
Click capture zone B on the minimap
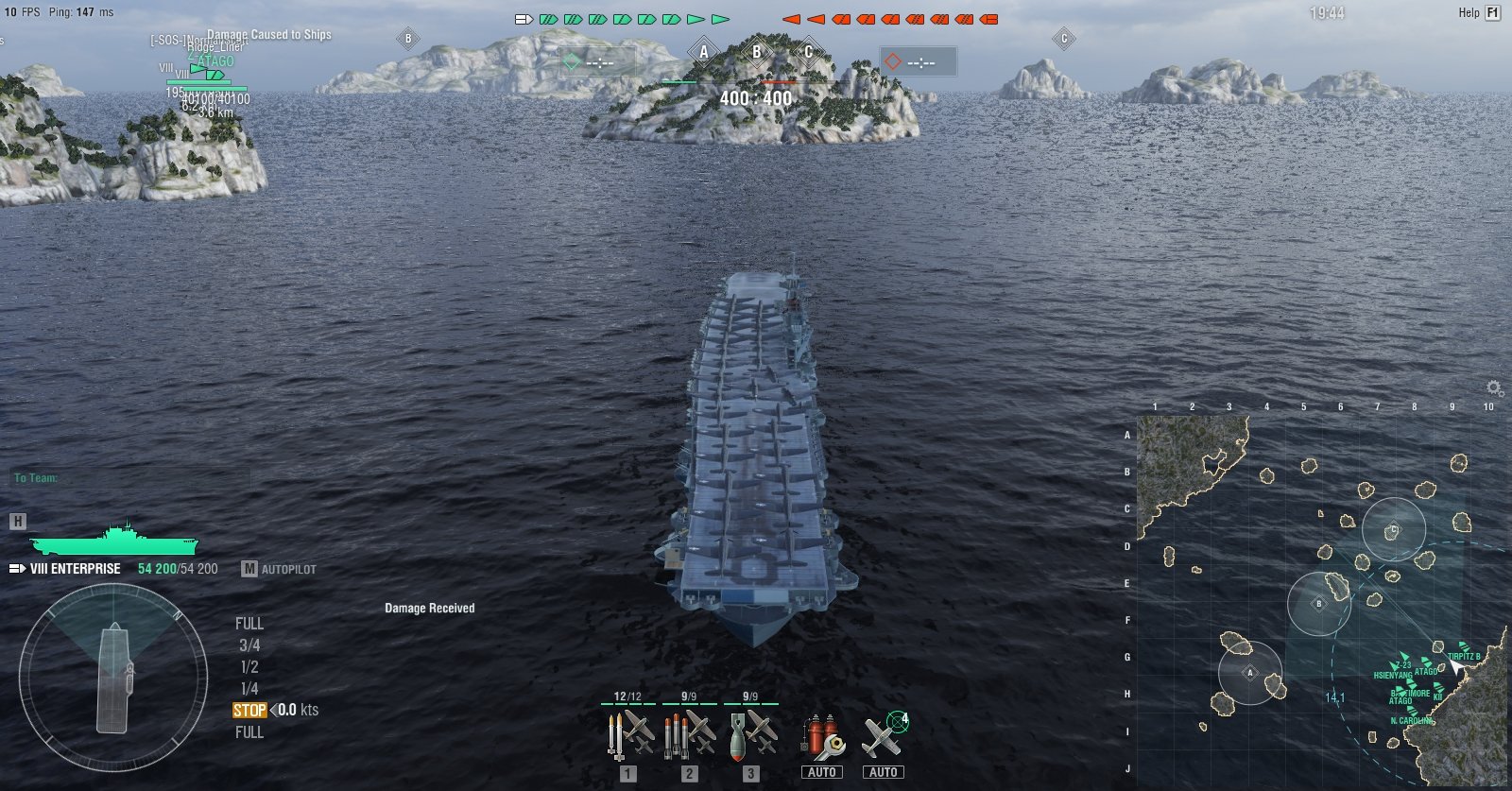tap(1319, 603)
